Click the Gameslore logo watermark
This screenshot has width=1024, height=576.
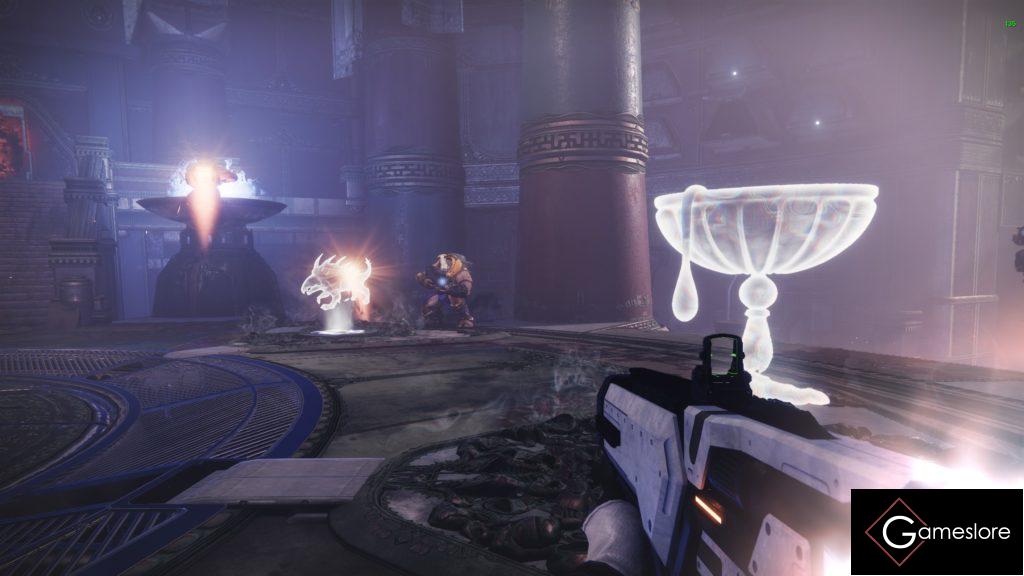937,532
